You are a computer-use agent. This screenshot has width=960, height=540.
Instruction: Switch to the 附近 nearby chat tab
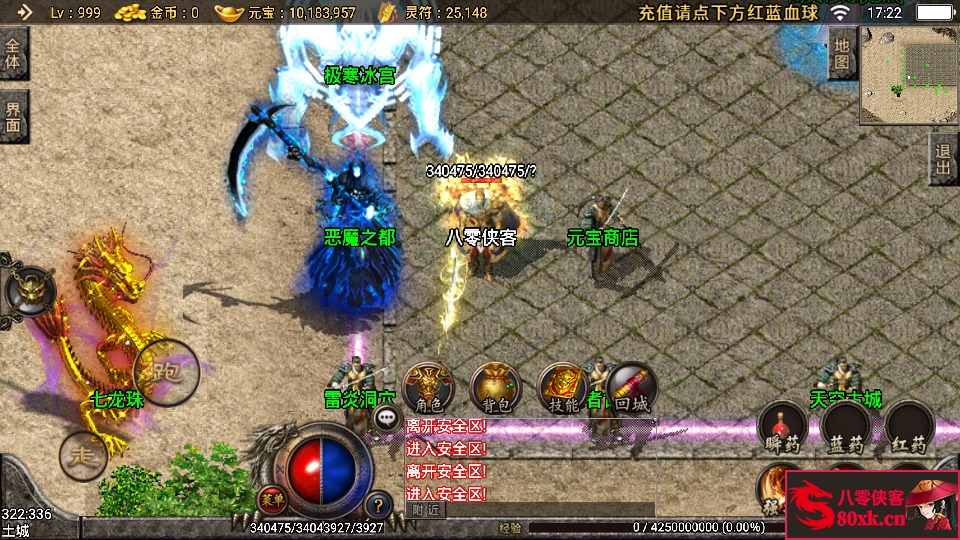(425, 509)
